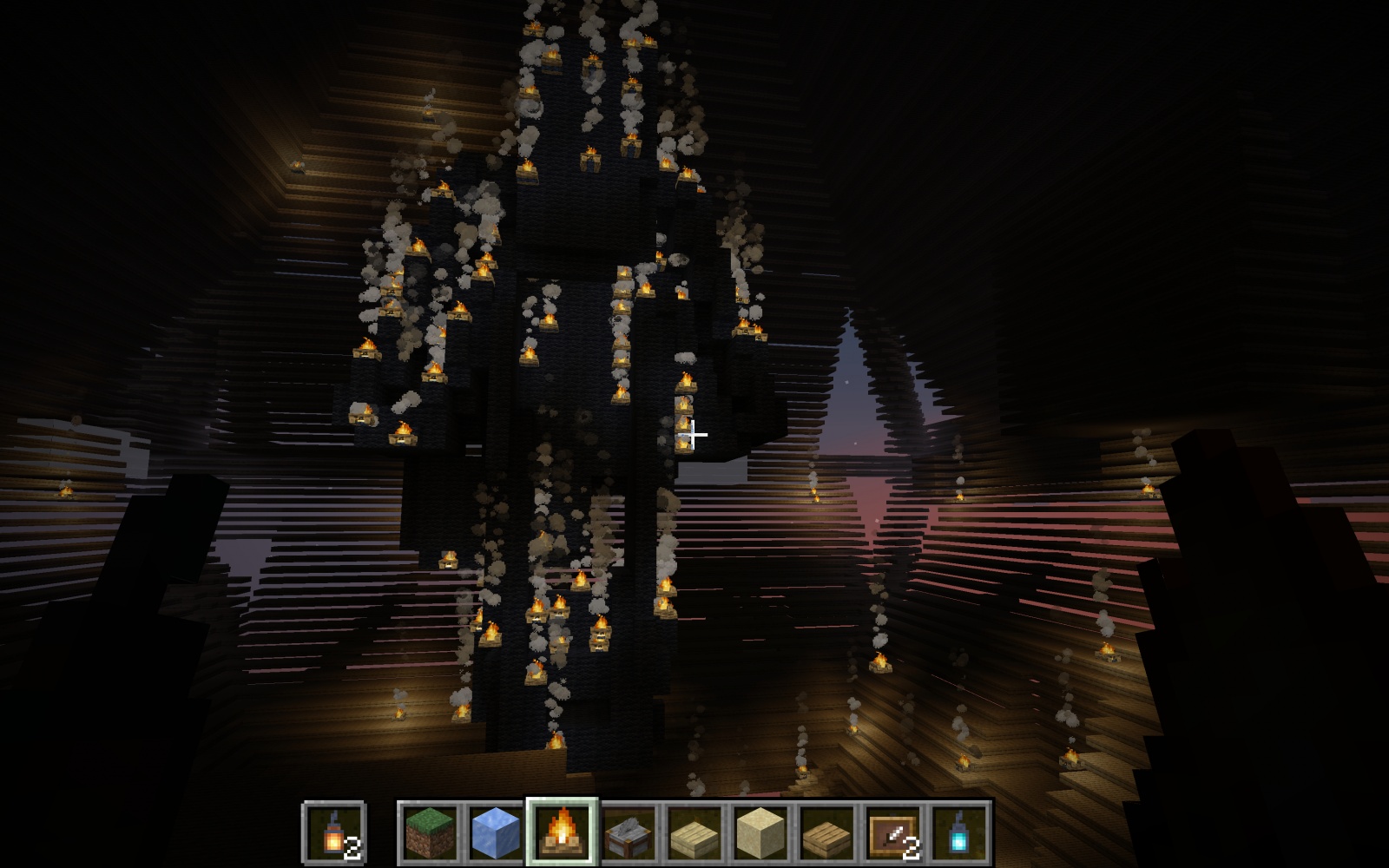Viewport: 1389px width, 868px height.
Task: Choose the blue ice block slot
Action: pos(496,832)
